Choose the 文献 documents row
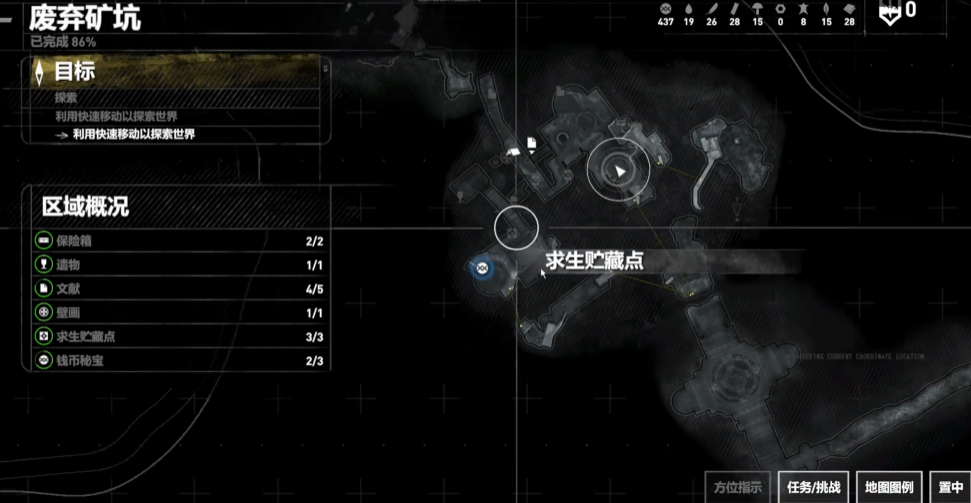Image resolution: width=971 pixels, height=503 pixels. tap(180, 289)
